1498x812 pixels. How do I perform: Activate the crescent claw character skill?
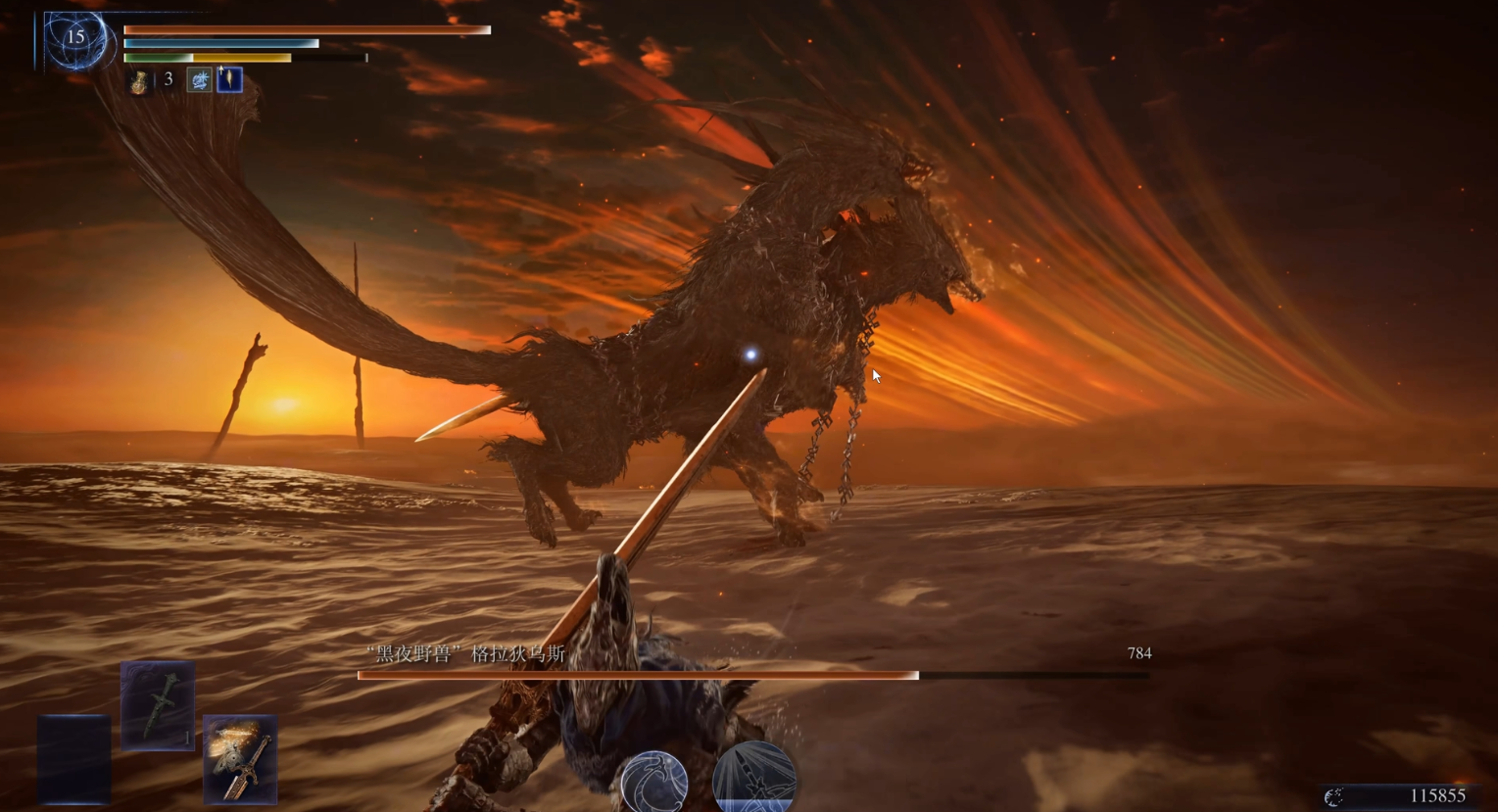(654, 782)
